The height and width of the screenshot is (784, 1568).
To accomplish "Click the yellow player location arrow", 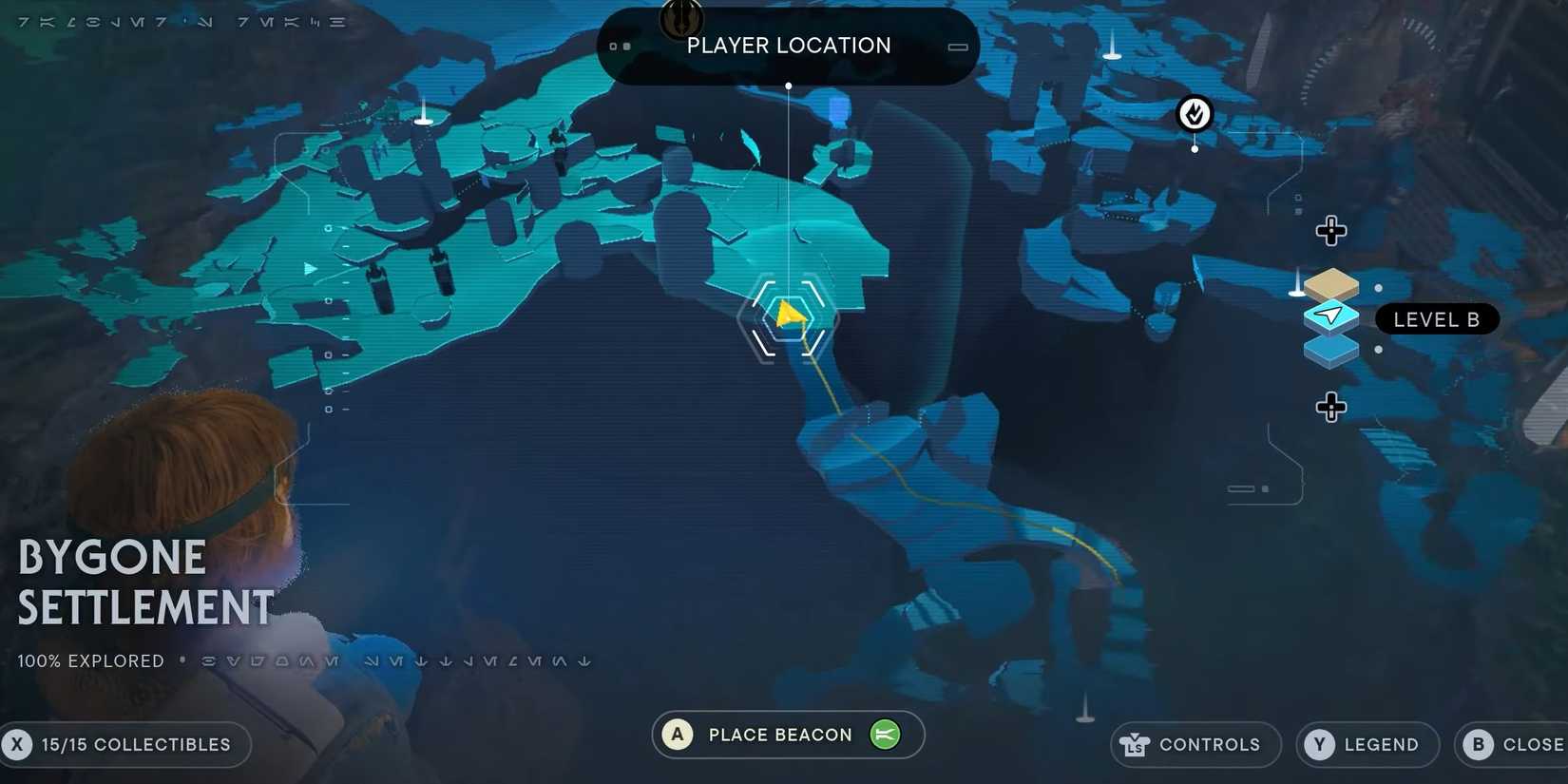I will 789,316.
